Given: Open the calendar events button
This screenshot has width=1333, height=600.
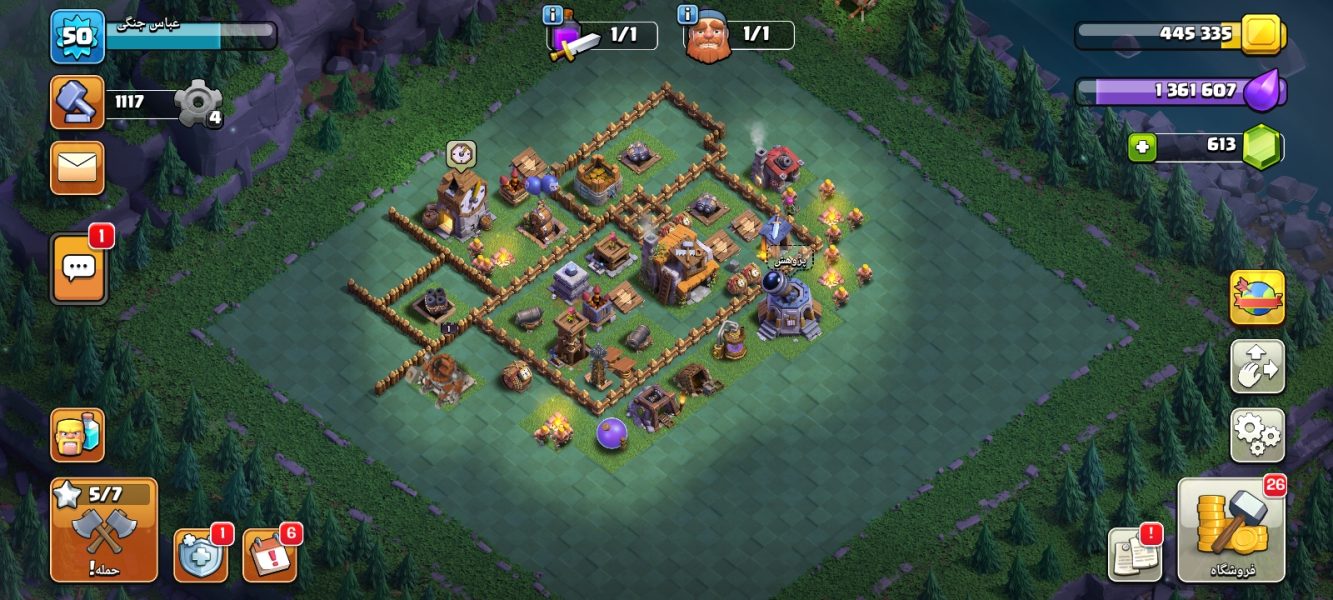Looking at the screenshot, I should click(x=269, y=554).
